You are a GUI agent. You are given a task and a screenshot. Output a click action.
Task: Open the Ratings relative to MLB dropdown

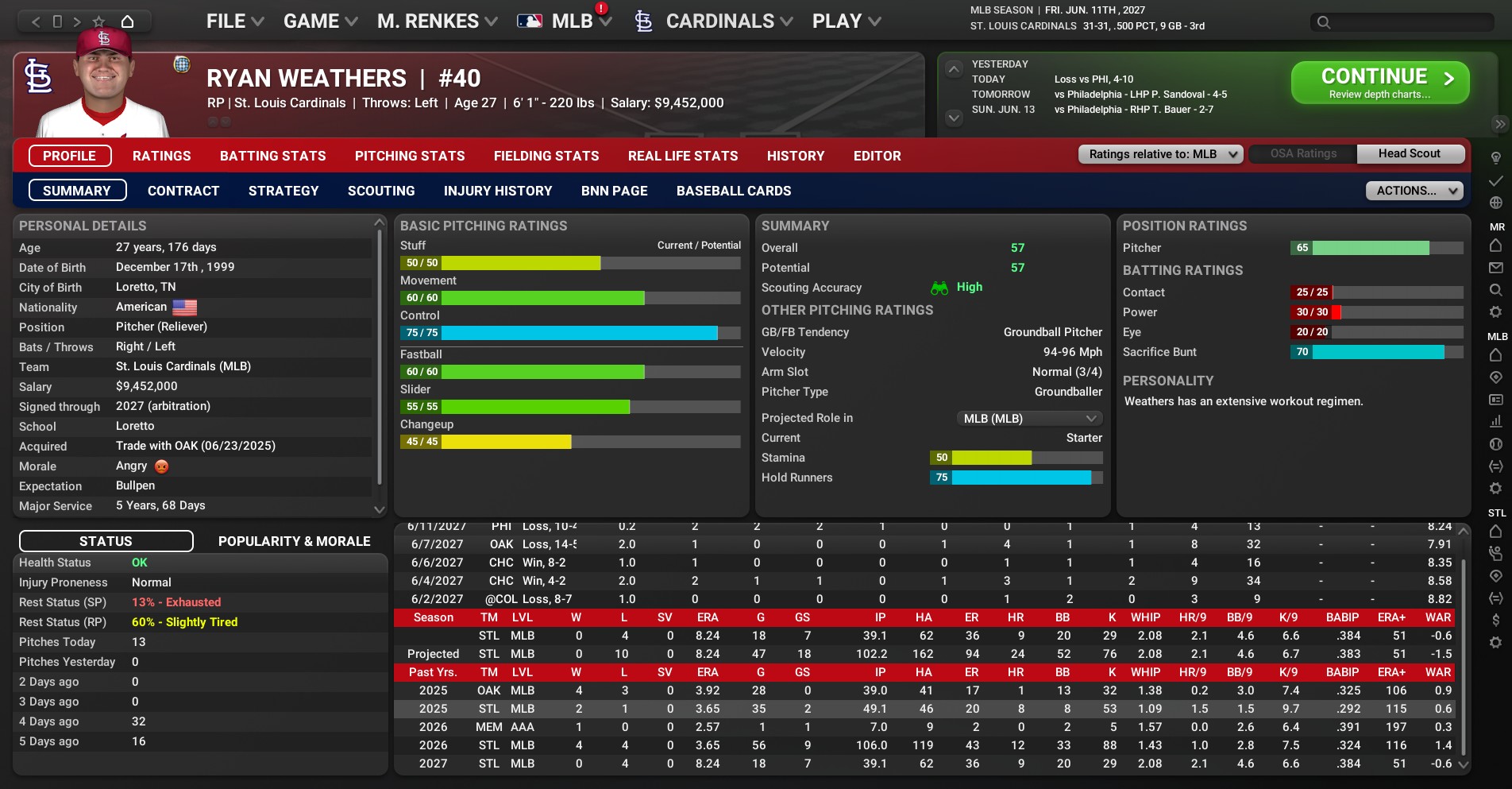pos(1160,154)
